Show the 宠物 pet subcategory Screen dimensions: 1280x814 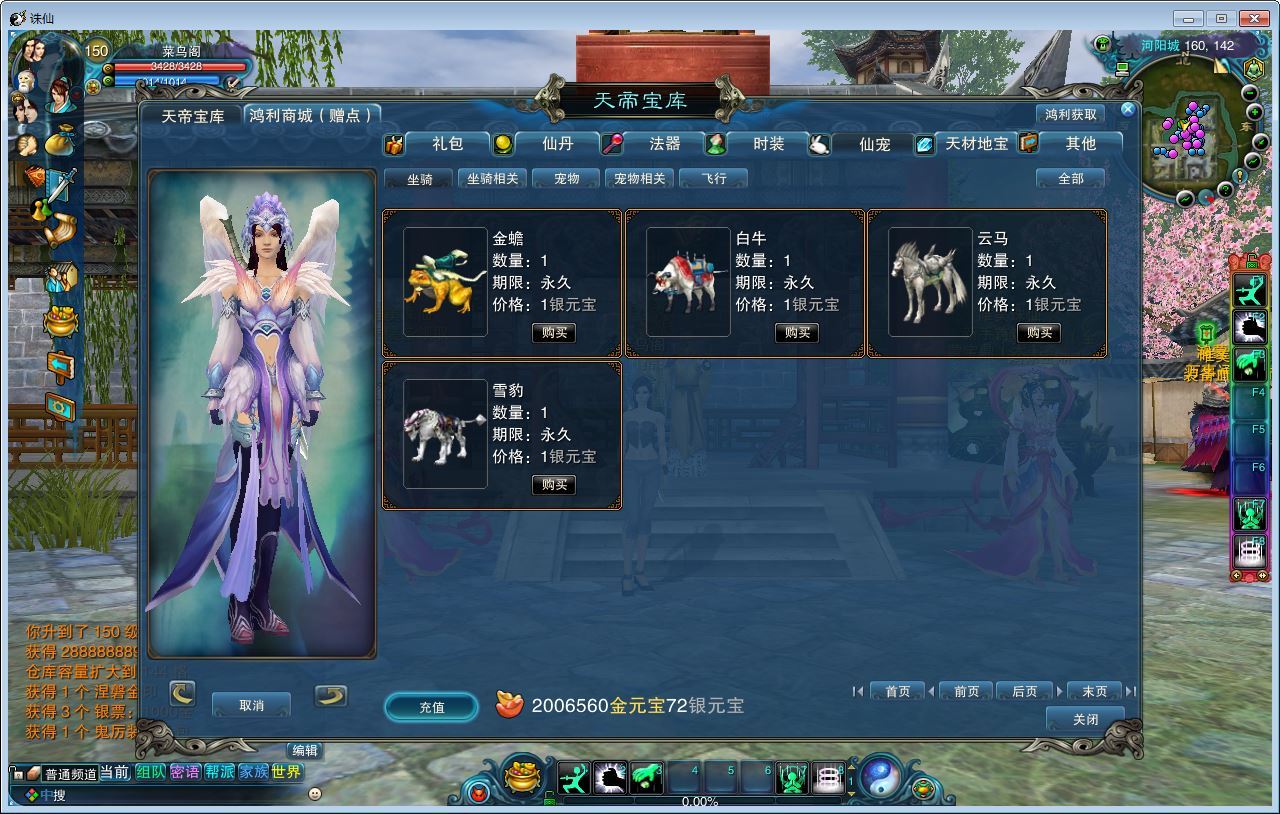pos(566,179)
